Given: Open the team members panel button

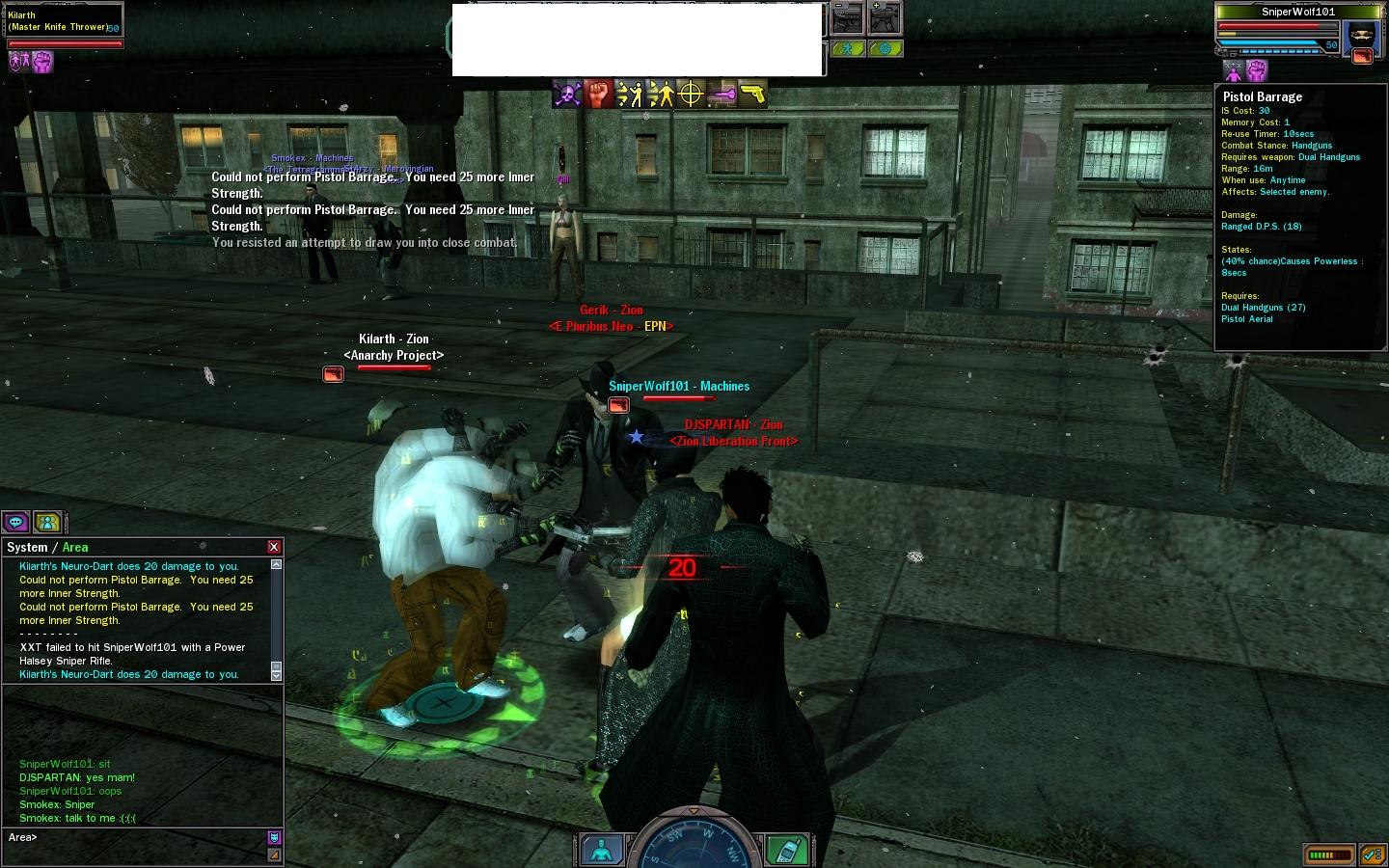Looking at the screenshot, I should [47, 522].
